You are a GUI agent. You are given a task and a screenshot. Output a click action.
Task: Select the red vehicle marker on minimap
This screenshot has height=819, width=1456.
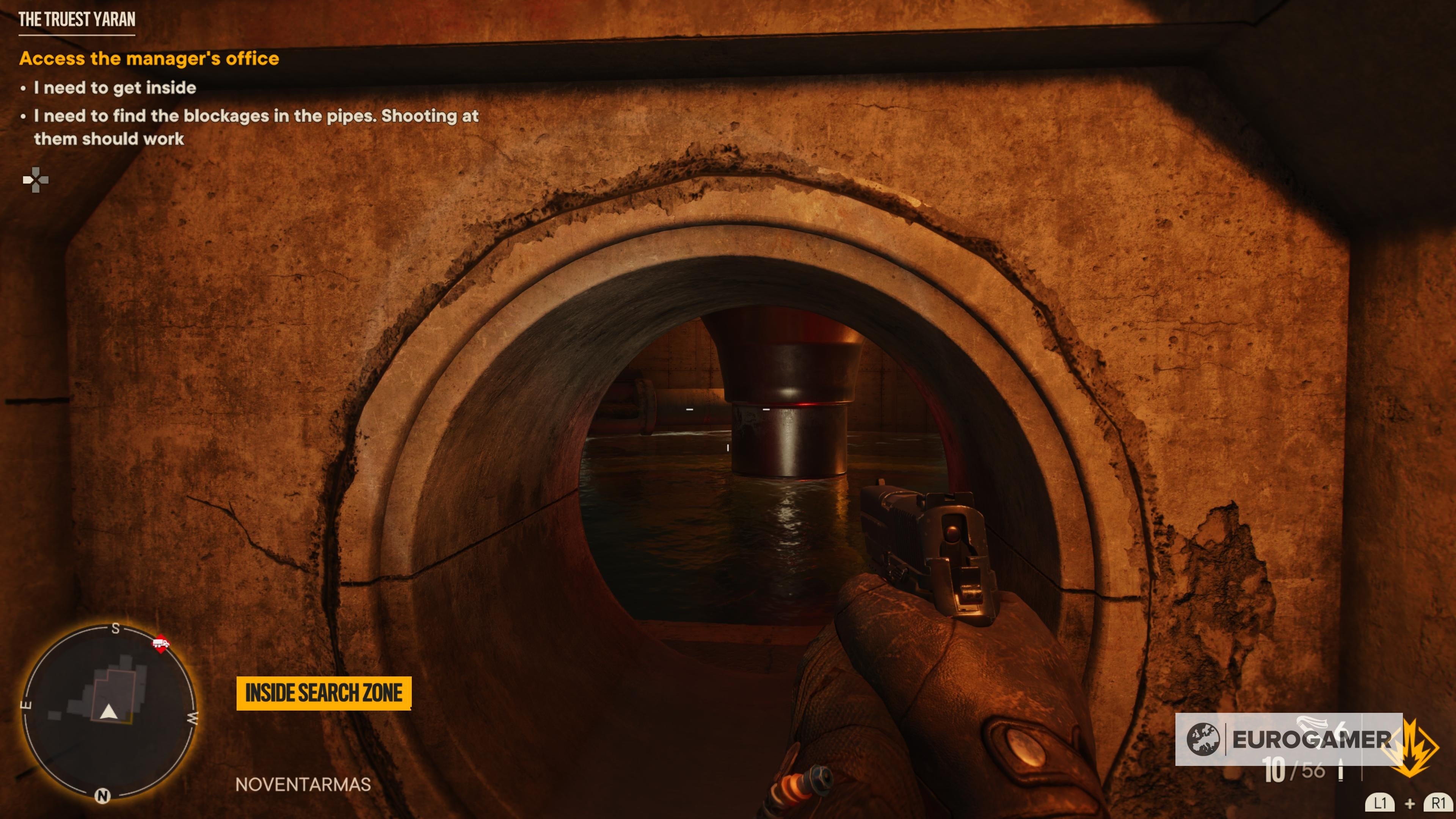[x=160, y=643]
